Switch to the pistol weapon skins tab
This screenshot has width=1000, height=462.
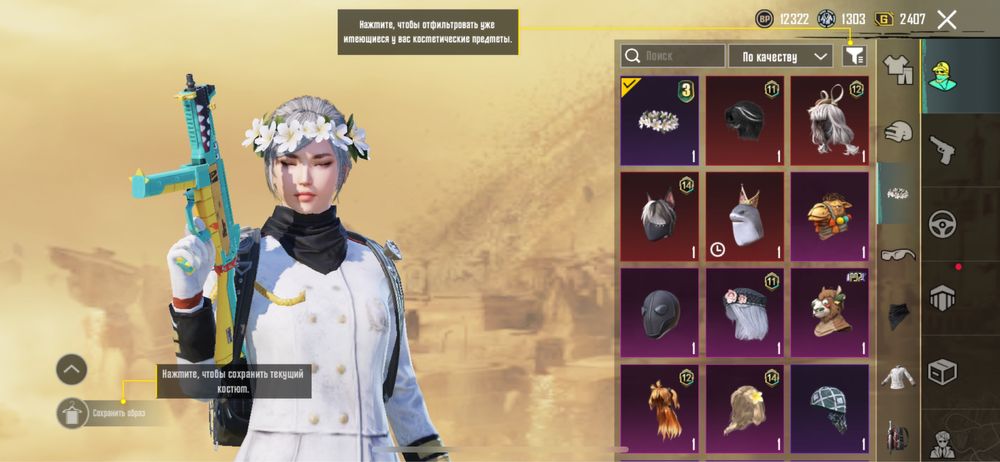942,149
